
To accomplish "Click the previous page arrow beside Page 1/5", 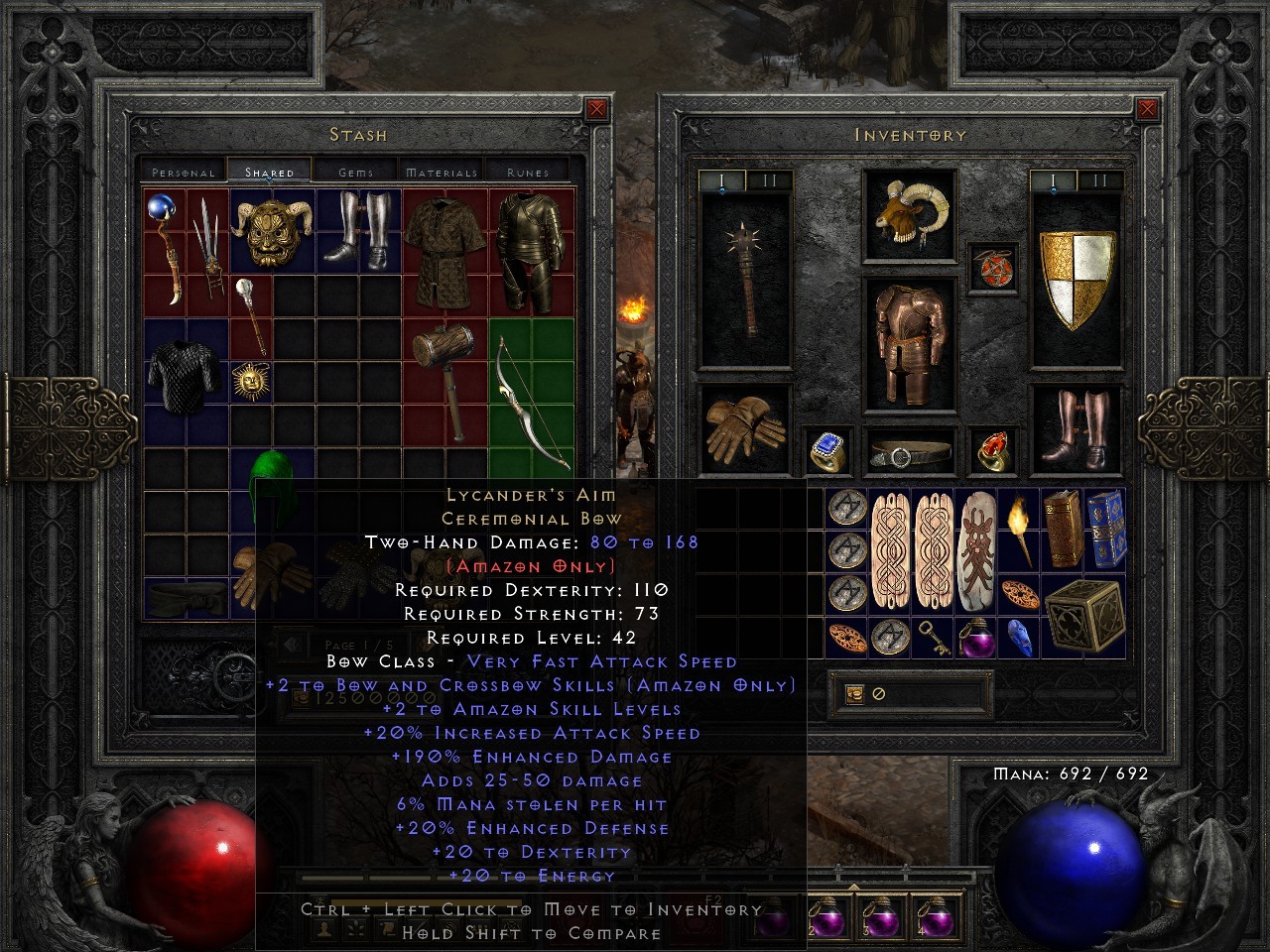I will 292,644.
